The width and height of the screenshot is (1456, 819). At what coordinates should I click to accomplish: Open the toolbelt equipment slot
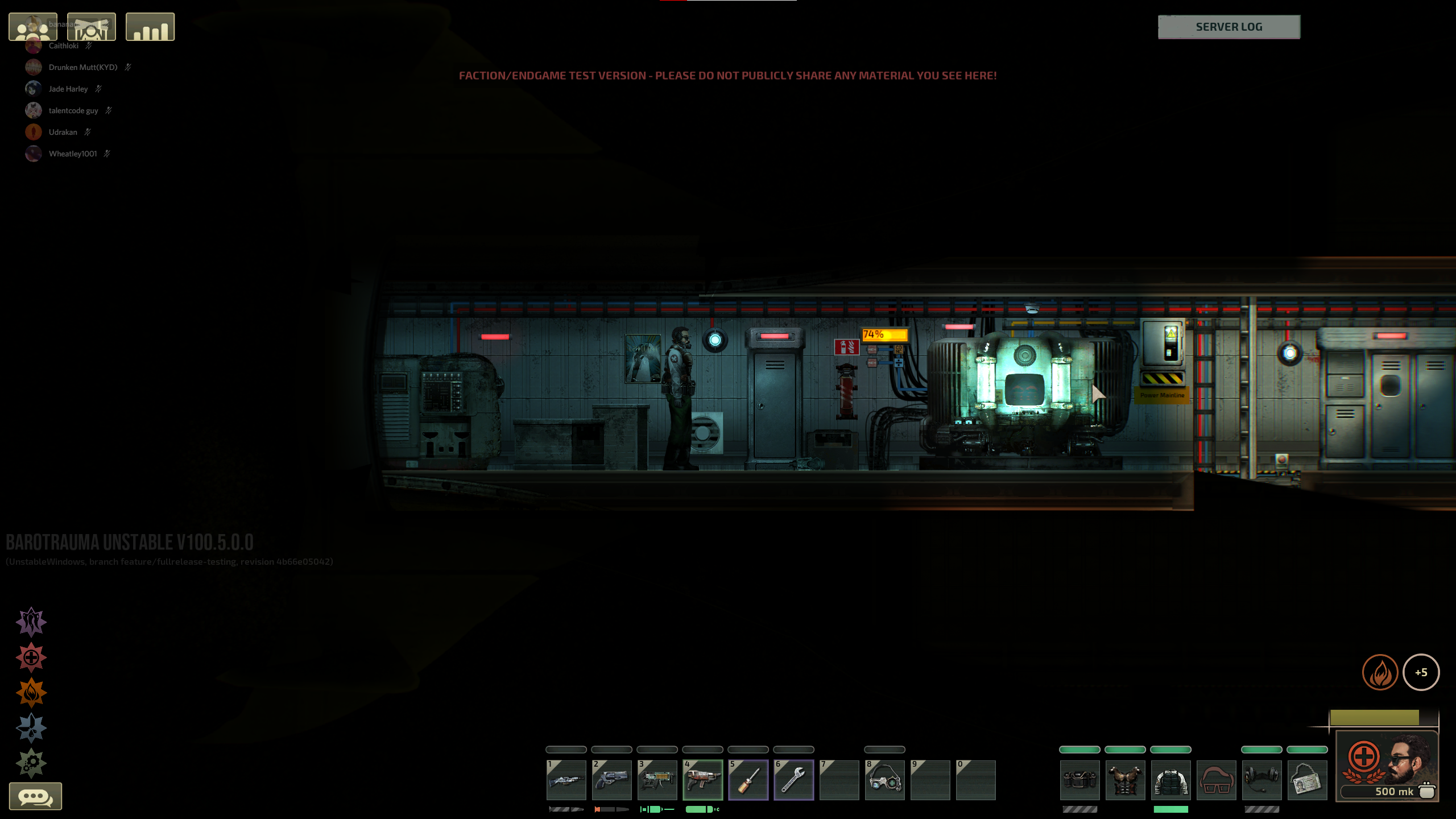coord(1079,780)
